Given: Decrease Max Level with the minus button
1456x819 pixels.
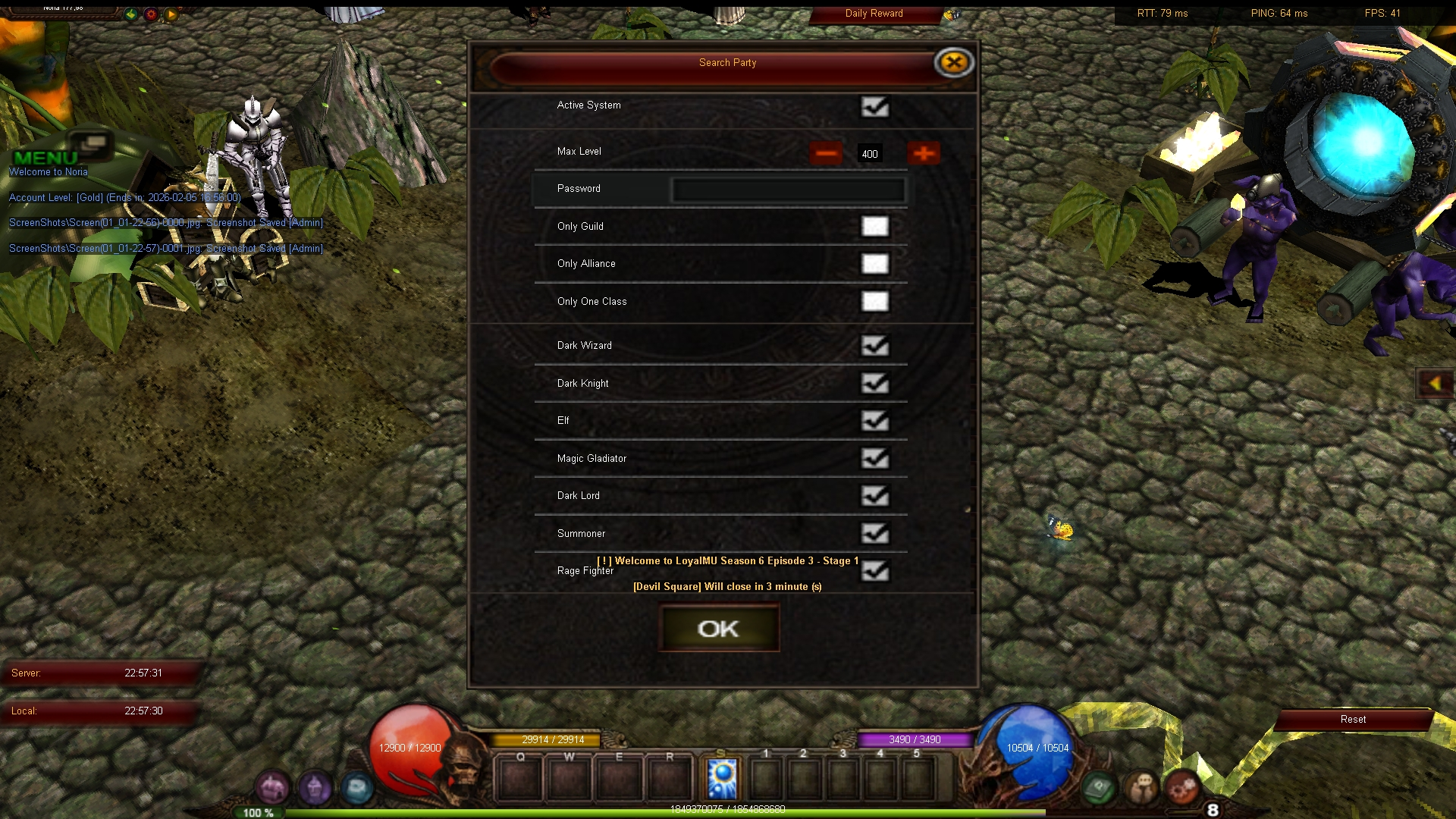Looking at the screenshot, I should click(826, 153).
